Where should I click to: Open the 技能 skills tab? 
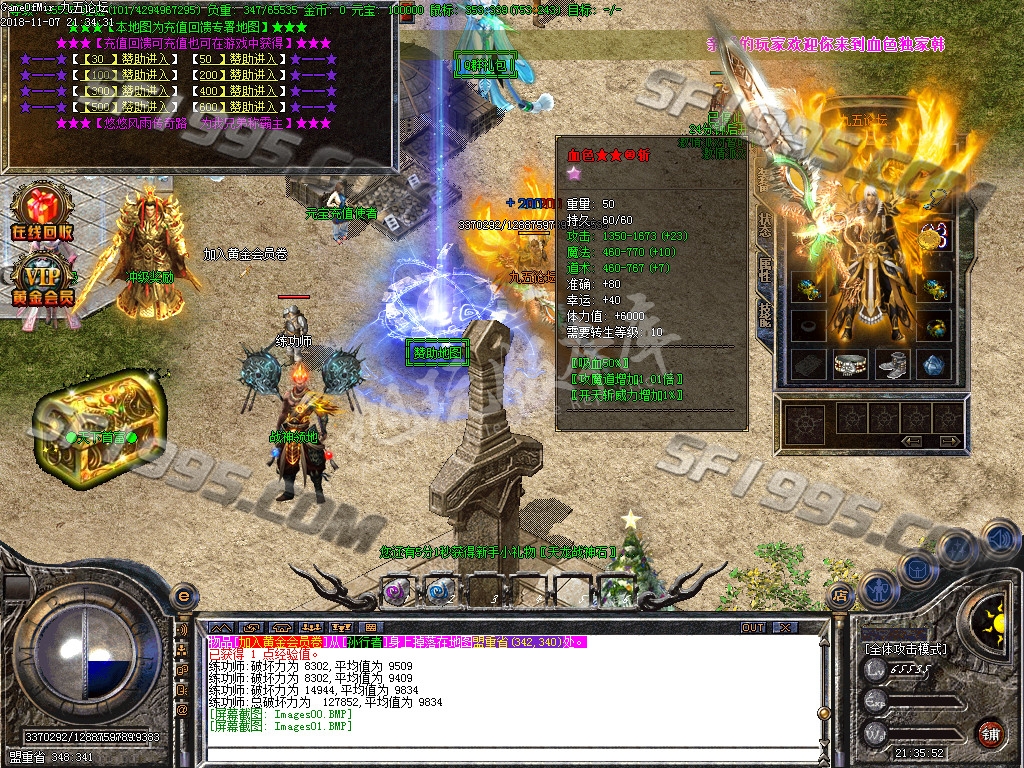pyautogui.click(x=765, y=317)
